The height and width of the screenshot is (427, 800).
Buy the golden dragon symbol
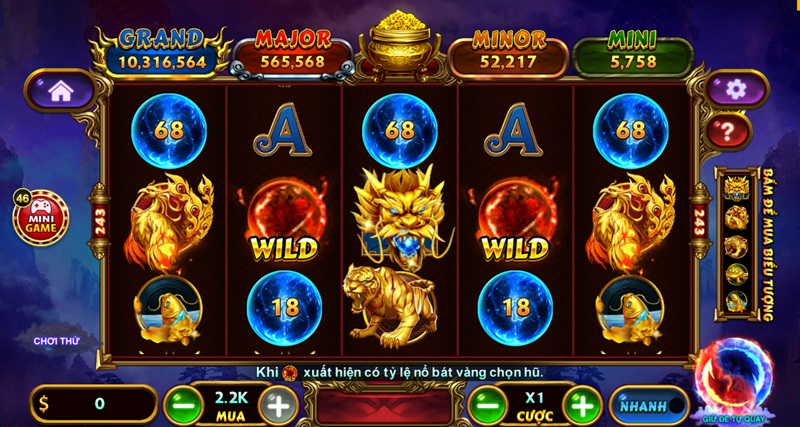[x=736, y=187]
